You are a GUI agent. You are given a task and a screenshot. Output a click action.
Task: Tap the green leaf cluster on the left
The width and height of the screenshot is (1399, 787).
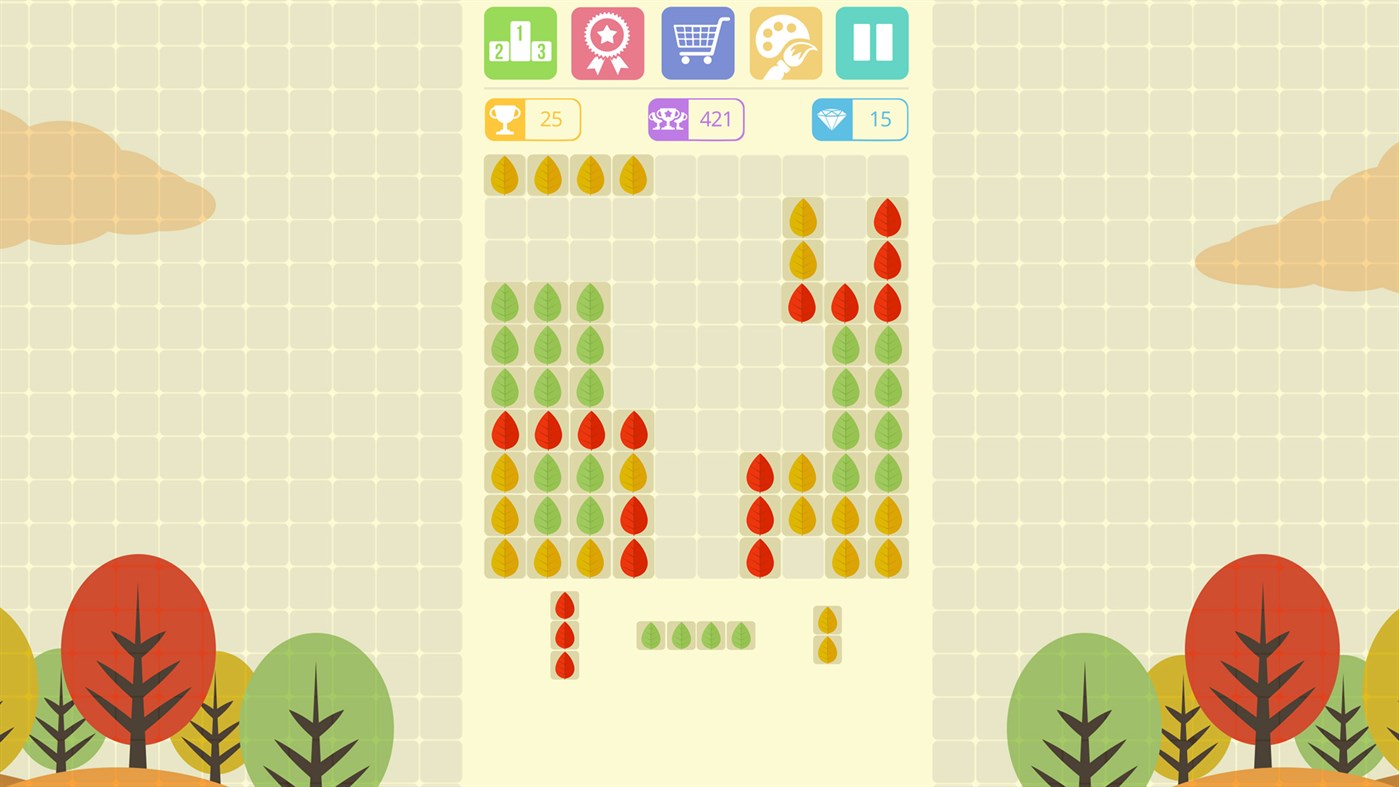click(x=546, y=345)
